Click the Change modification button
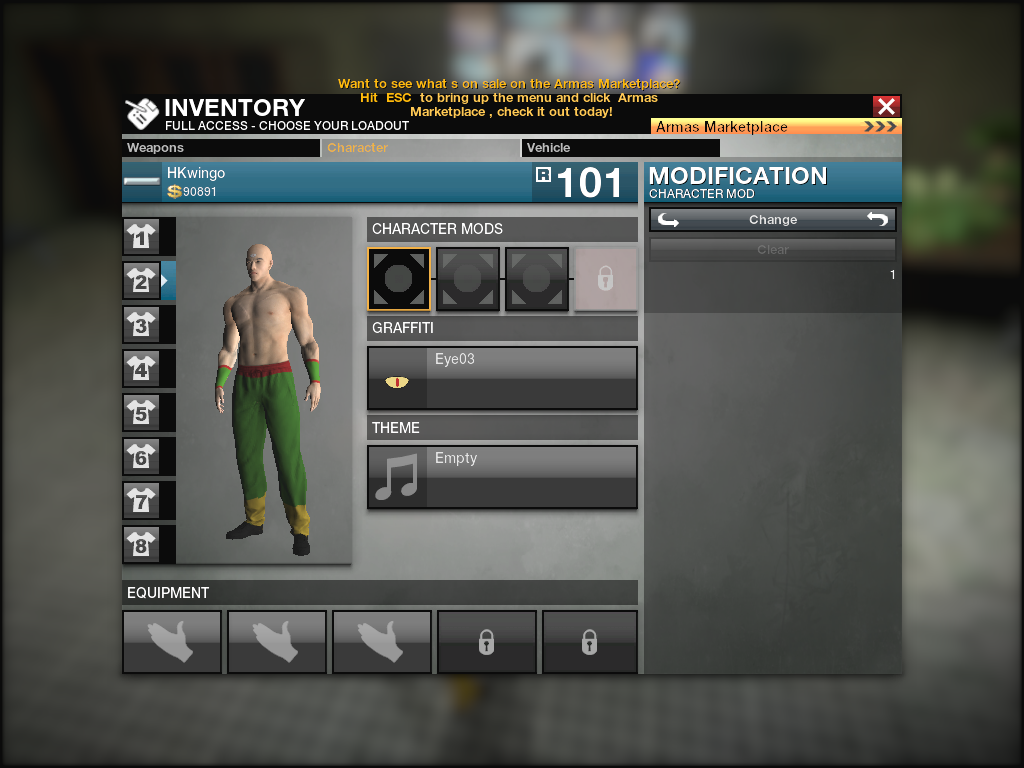Viewport: 1024px width, 768px height. tap(772, 220)
